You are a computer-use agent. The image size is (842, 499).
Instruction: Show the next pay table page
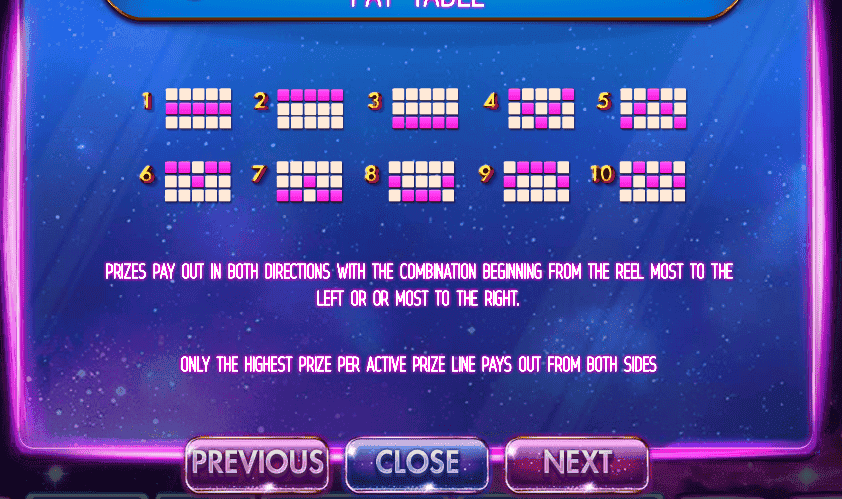point(577,463)
